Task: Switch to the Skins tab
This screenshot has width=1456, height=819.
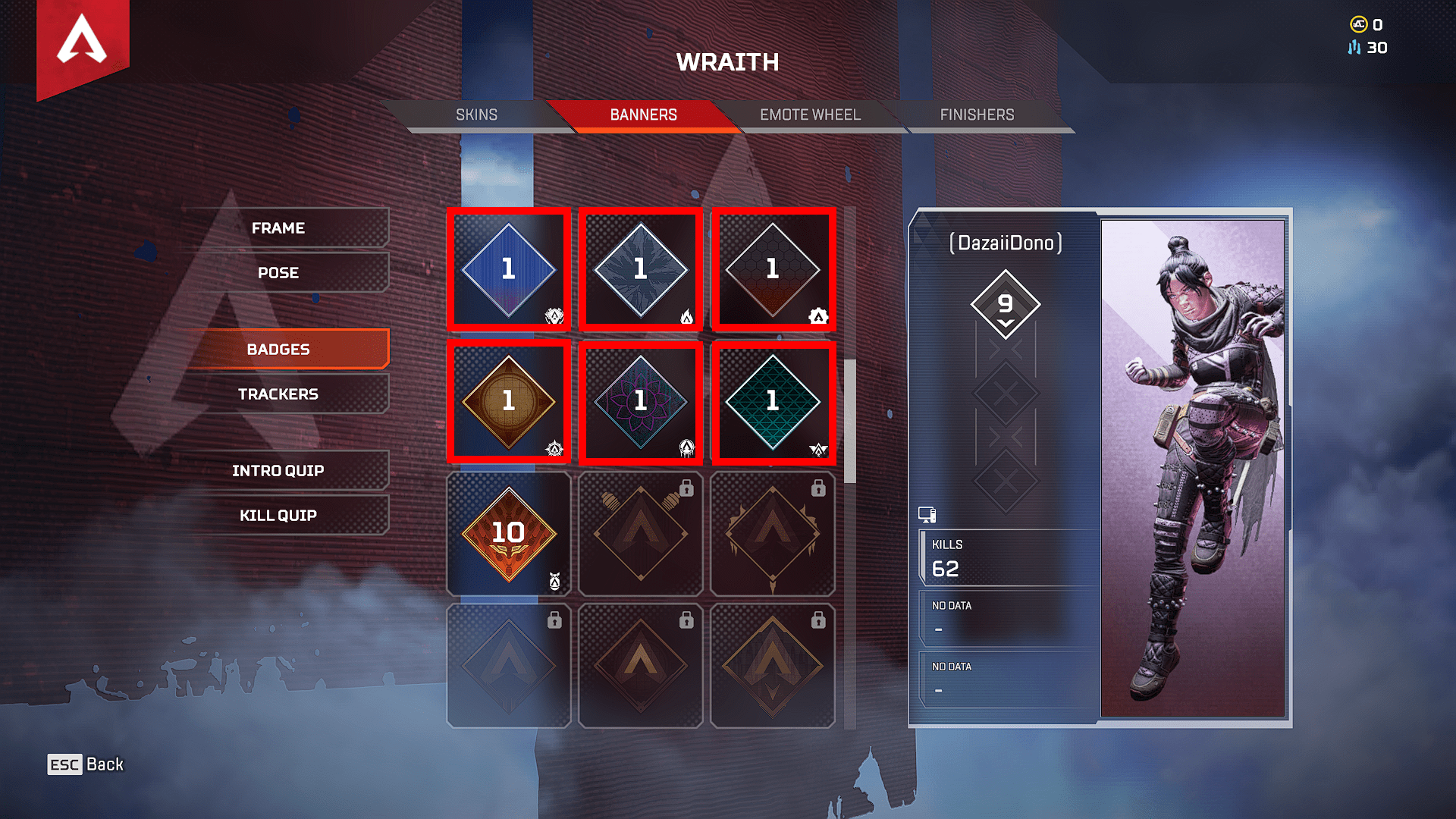Action: pyautogui.click(x=476, y=115)
